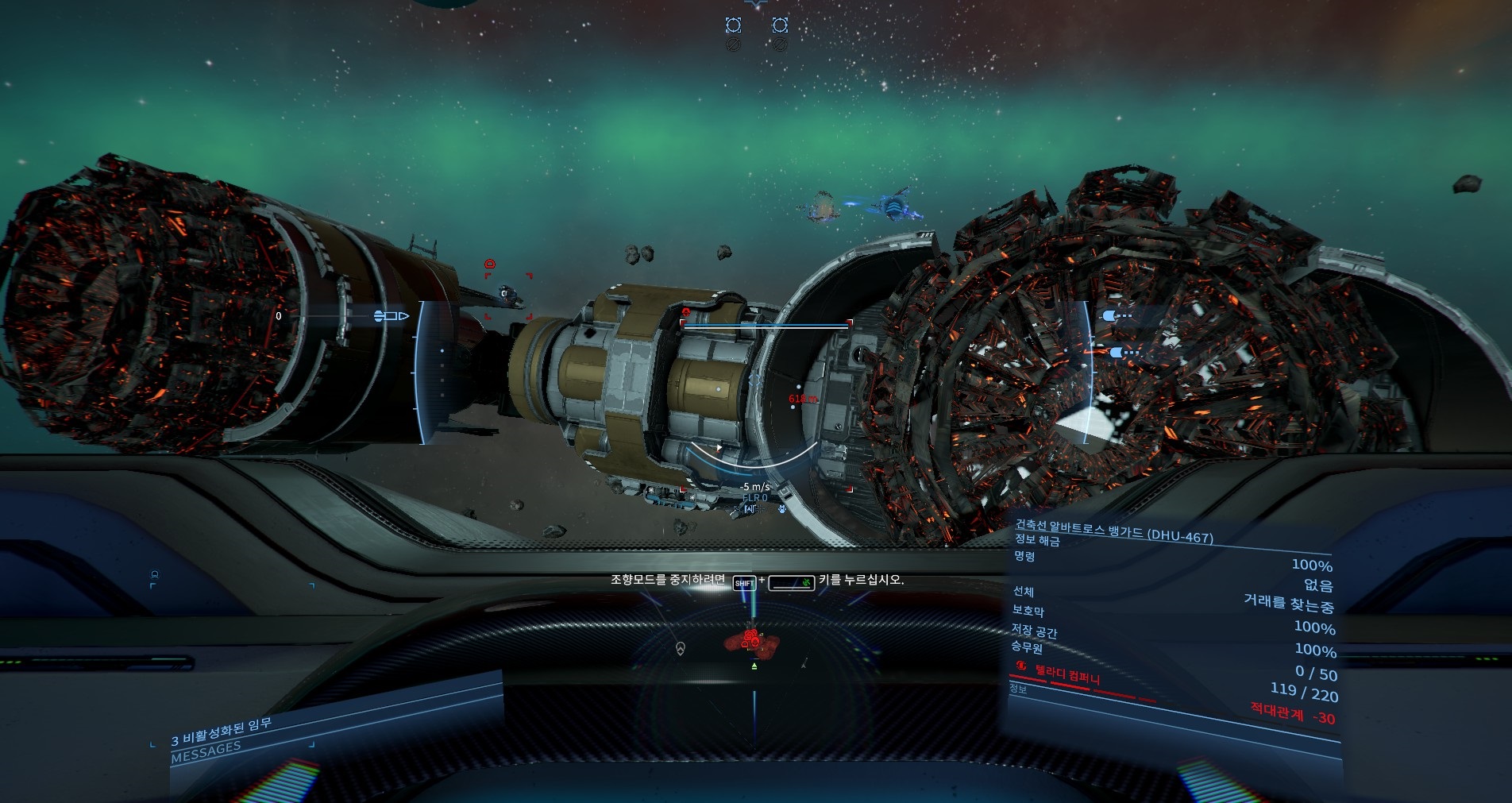Click the radar display on the dashboard
This screenshot has width=1512, height=803.
(x=754, y=683)
